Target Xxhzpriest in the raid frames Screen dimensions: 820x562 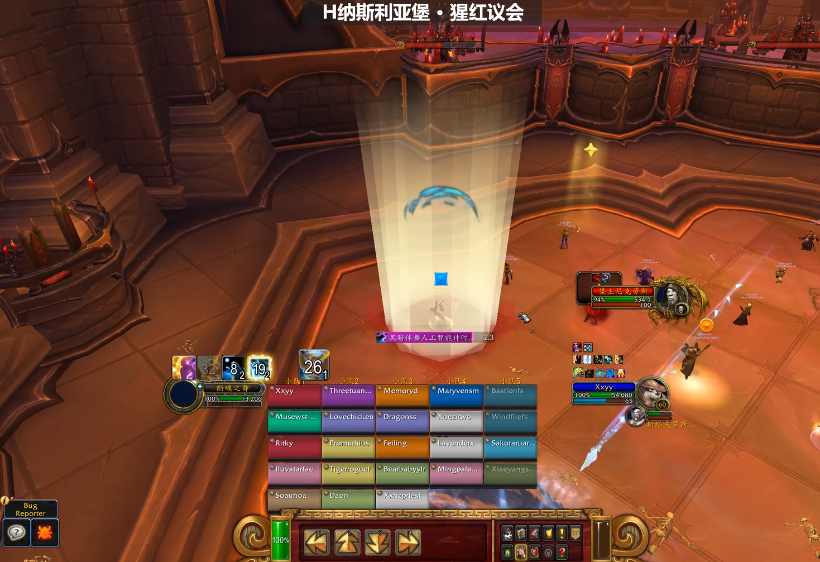coord(402,498)
